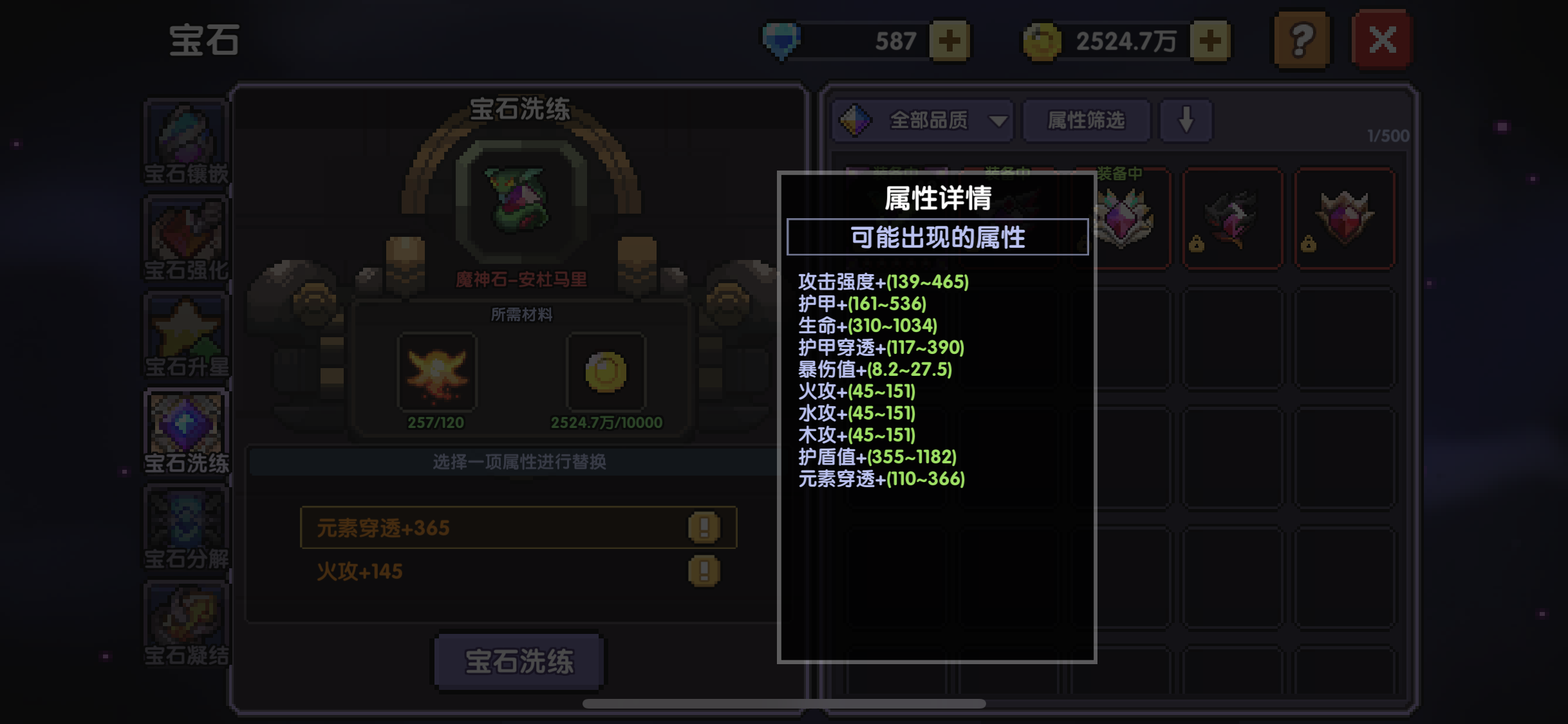
Task: Select the 宝石升星 star icon
Action: pyautogui.click(x=185, y=335)
